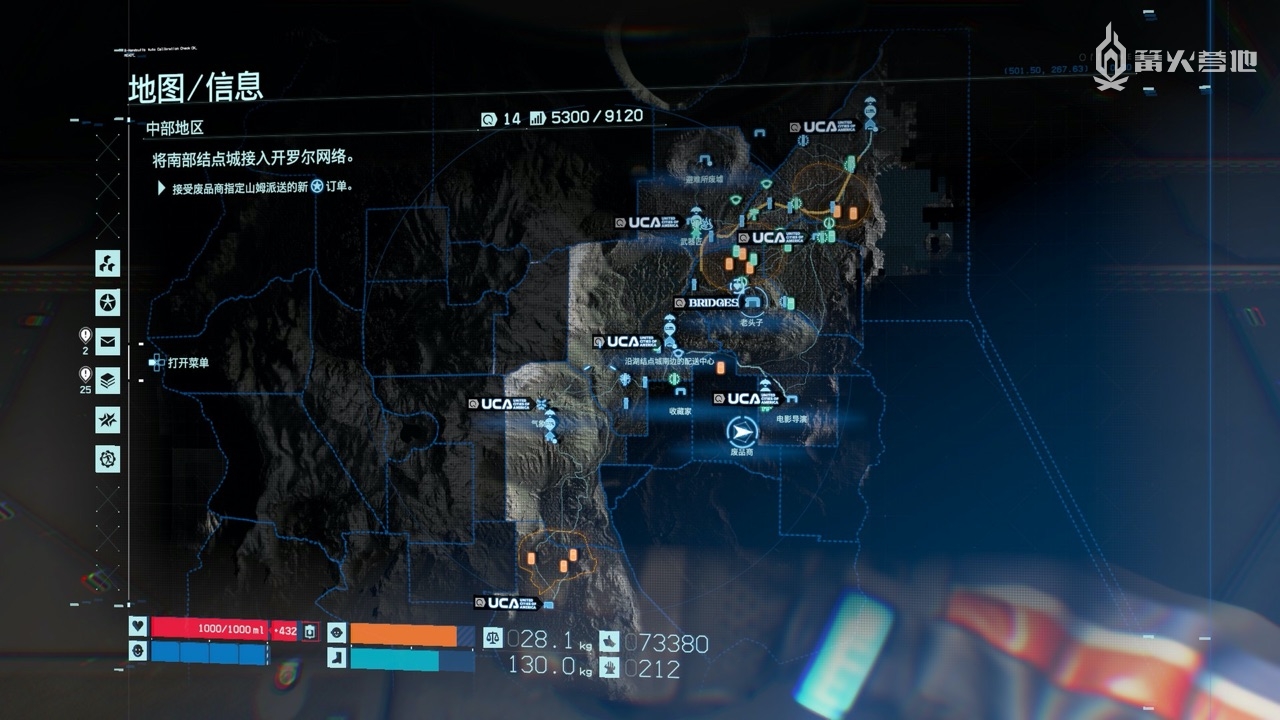Select the 废品商 arrow marker on map

[x=741, y=431]
